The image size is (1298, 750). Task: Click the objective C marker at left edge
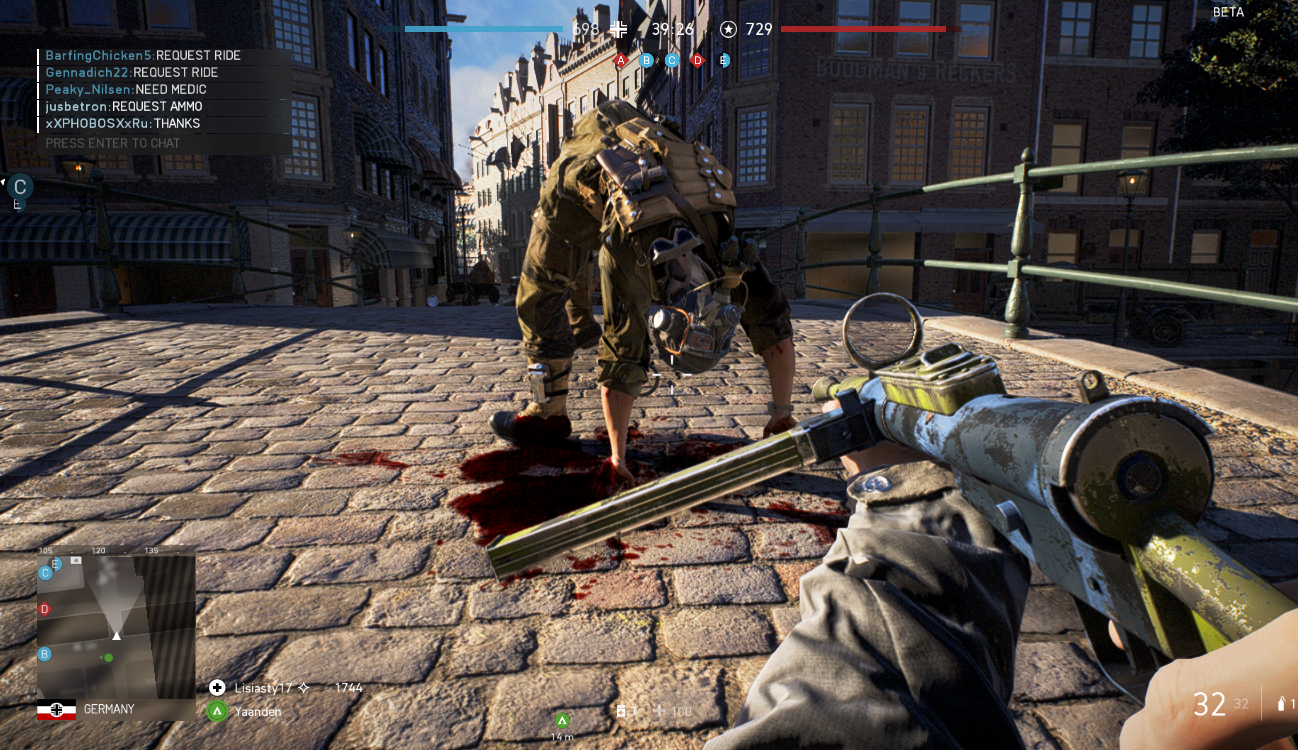[20, 186]
